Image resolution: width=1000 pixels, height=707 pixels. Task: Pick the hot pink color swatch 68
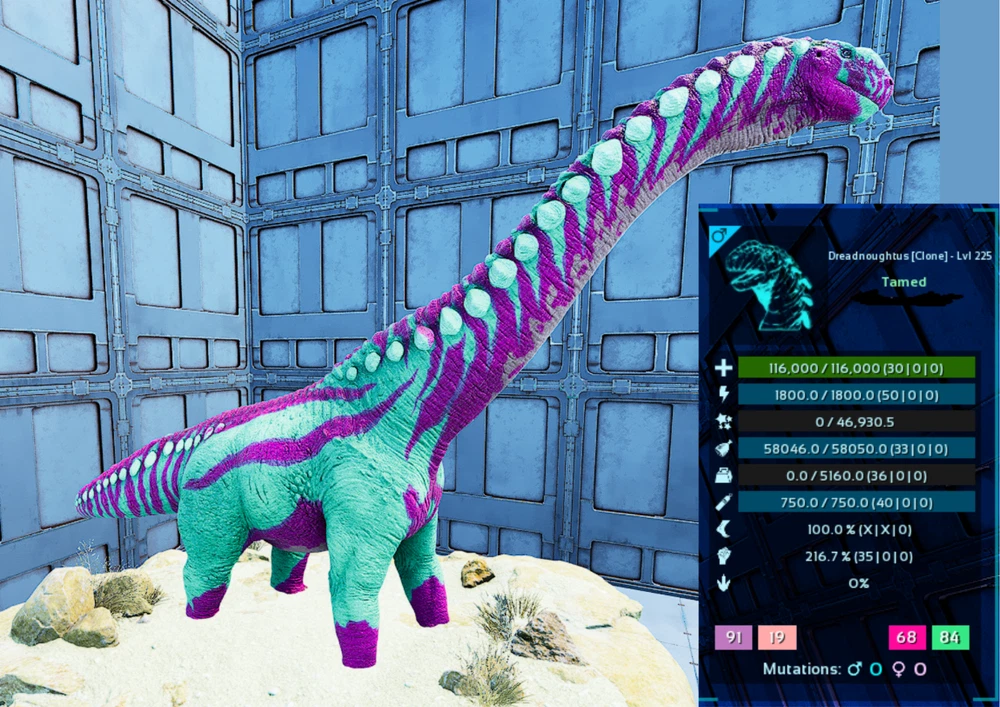(908, 638)
